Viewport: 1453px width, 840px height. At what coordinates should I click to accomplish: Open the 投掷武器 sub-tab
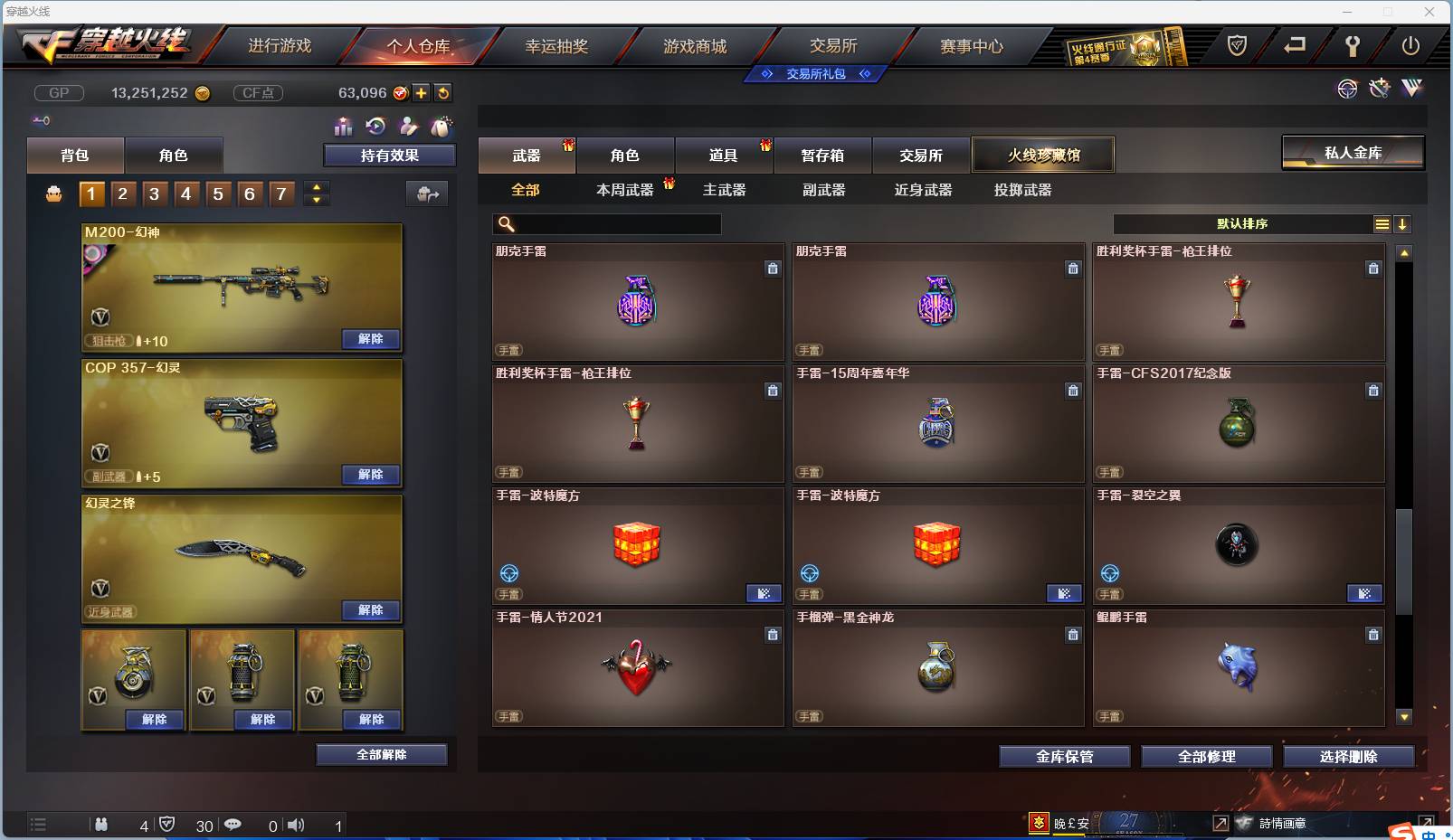pos(1021,191)
